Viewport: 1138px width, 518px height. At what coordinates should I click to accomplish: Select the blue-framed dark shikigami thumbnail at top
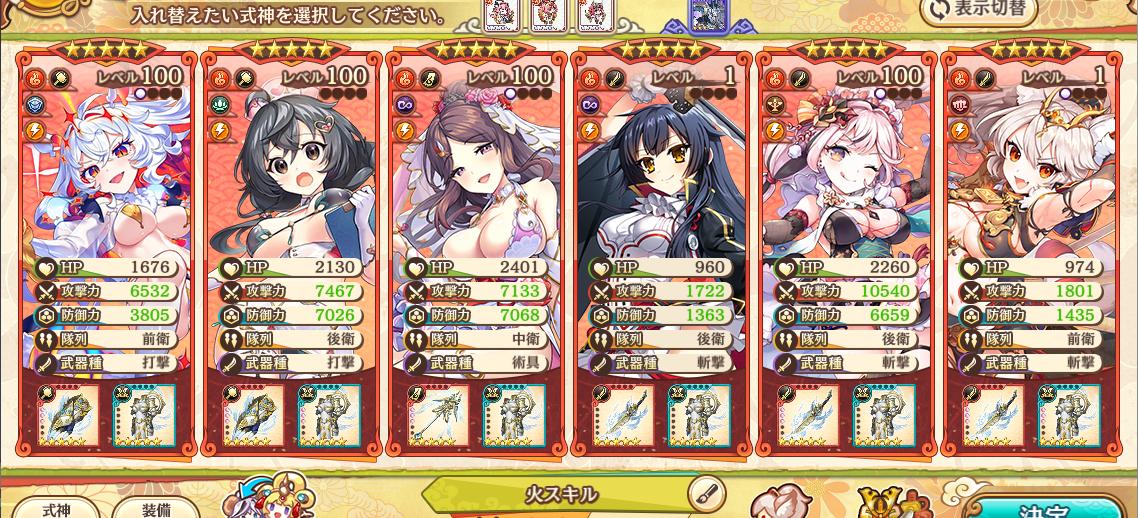point(708,14)
